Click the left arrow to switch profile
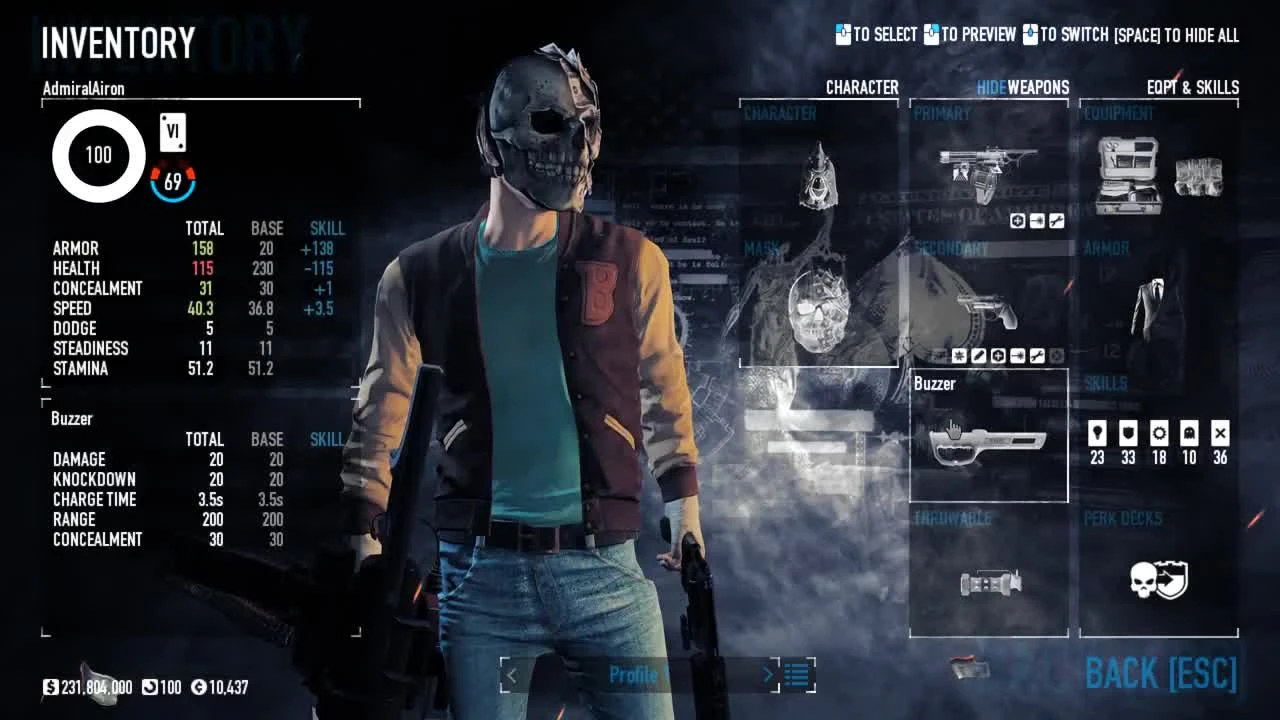The height and width of the screenshot is (720, 1280). 511,675
